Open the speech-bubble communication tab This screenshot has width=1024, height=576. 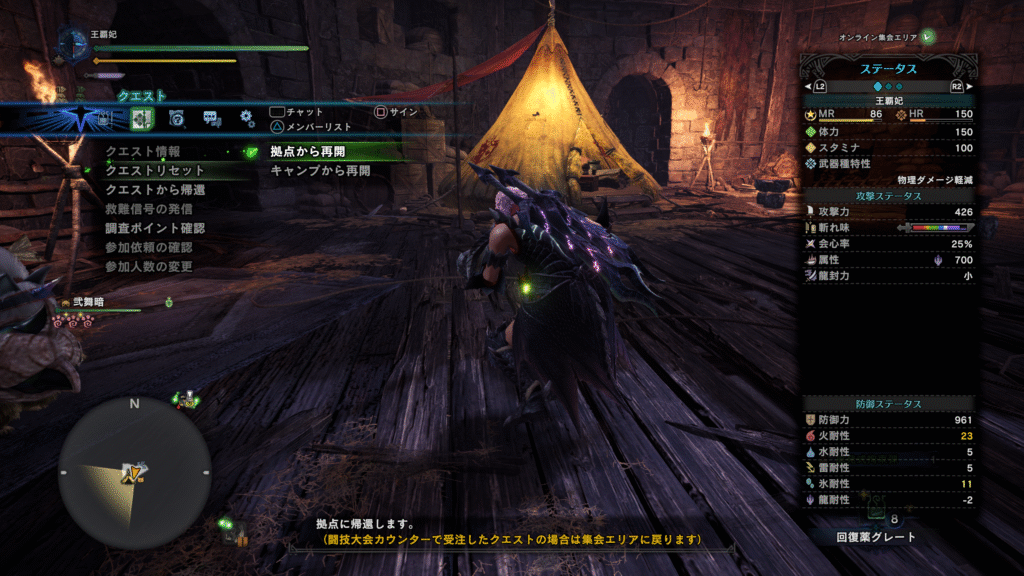pyautogui.click(x=211, y=119)
